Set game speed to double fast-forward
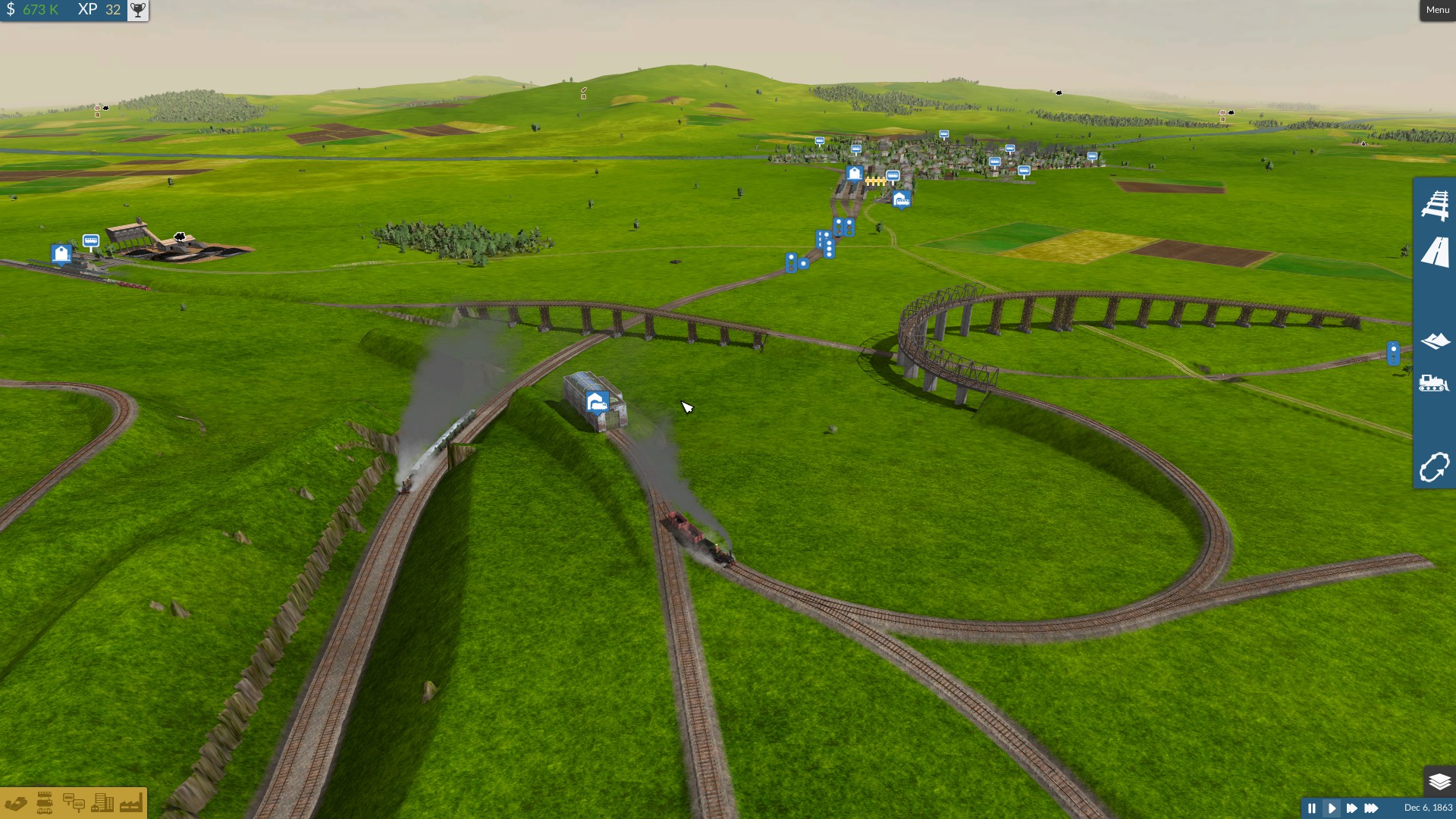Screen dimensions: 1456x819 point(1351,808)
